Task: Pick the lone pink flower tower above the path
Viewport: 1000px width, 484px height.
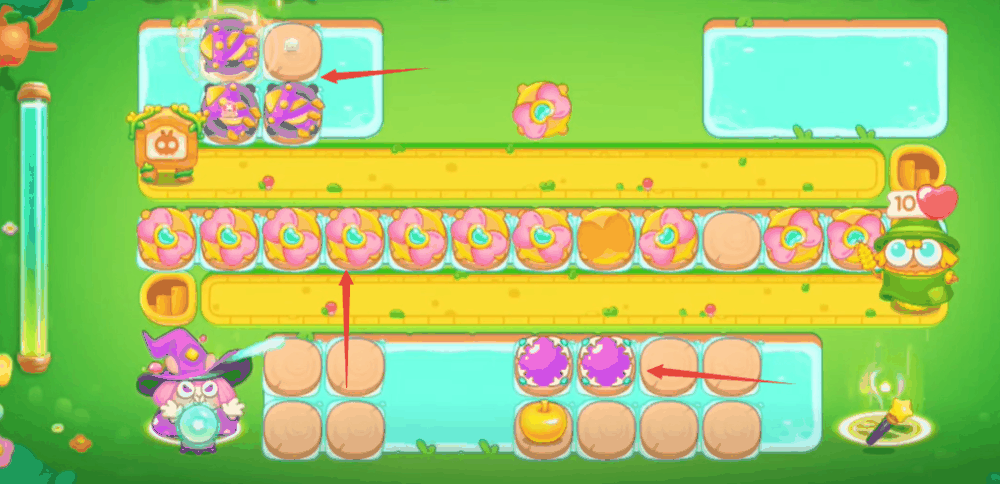Action: click(x=543, y=109)
